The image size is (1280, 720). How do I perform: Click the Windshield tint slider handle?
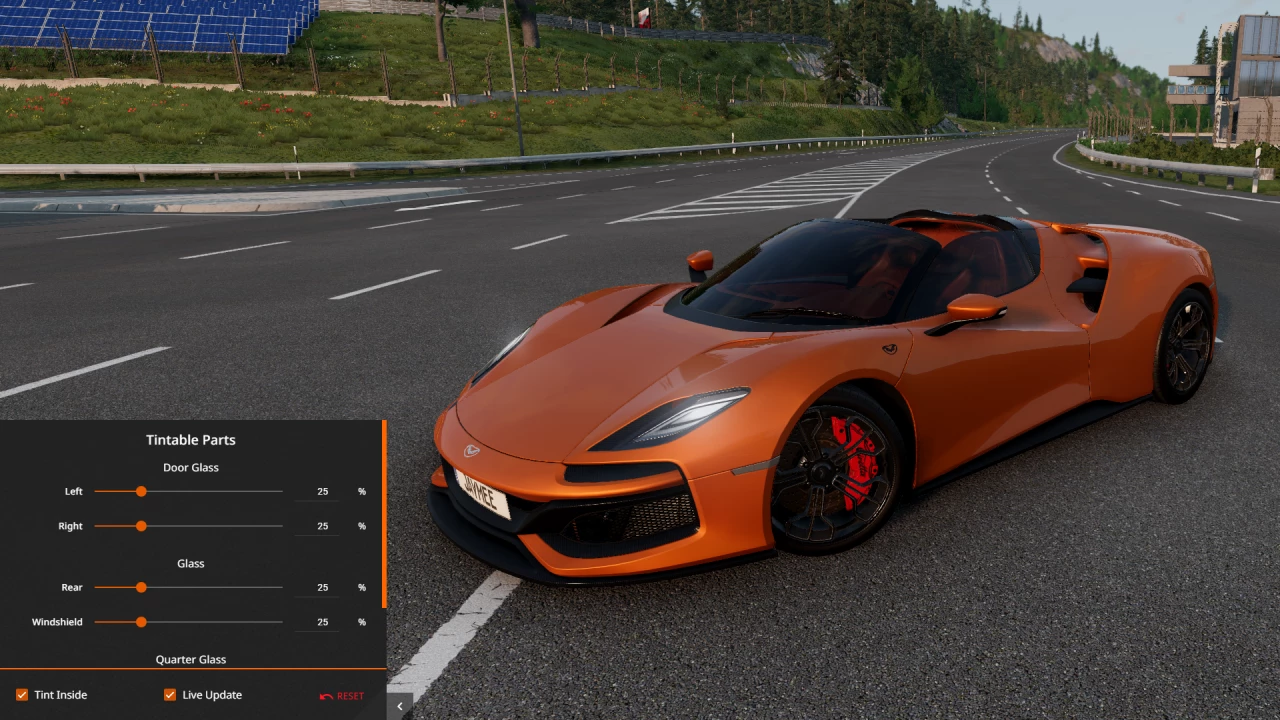click(x=141, y=621)
